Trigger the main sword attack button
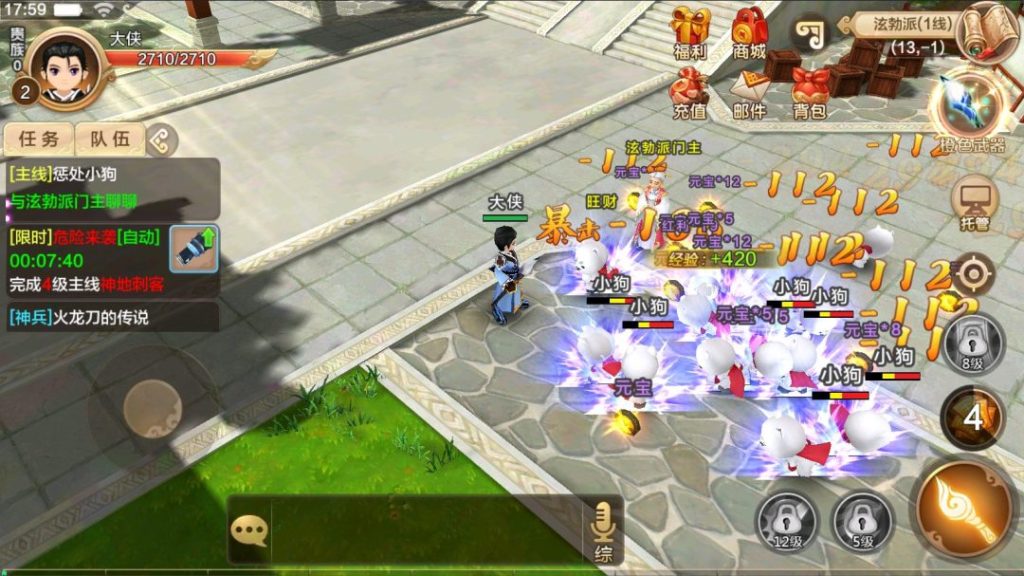Screen dimensions: 1024x576 point(964,508)
